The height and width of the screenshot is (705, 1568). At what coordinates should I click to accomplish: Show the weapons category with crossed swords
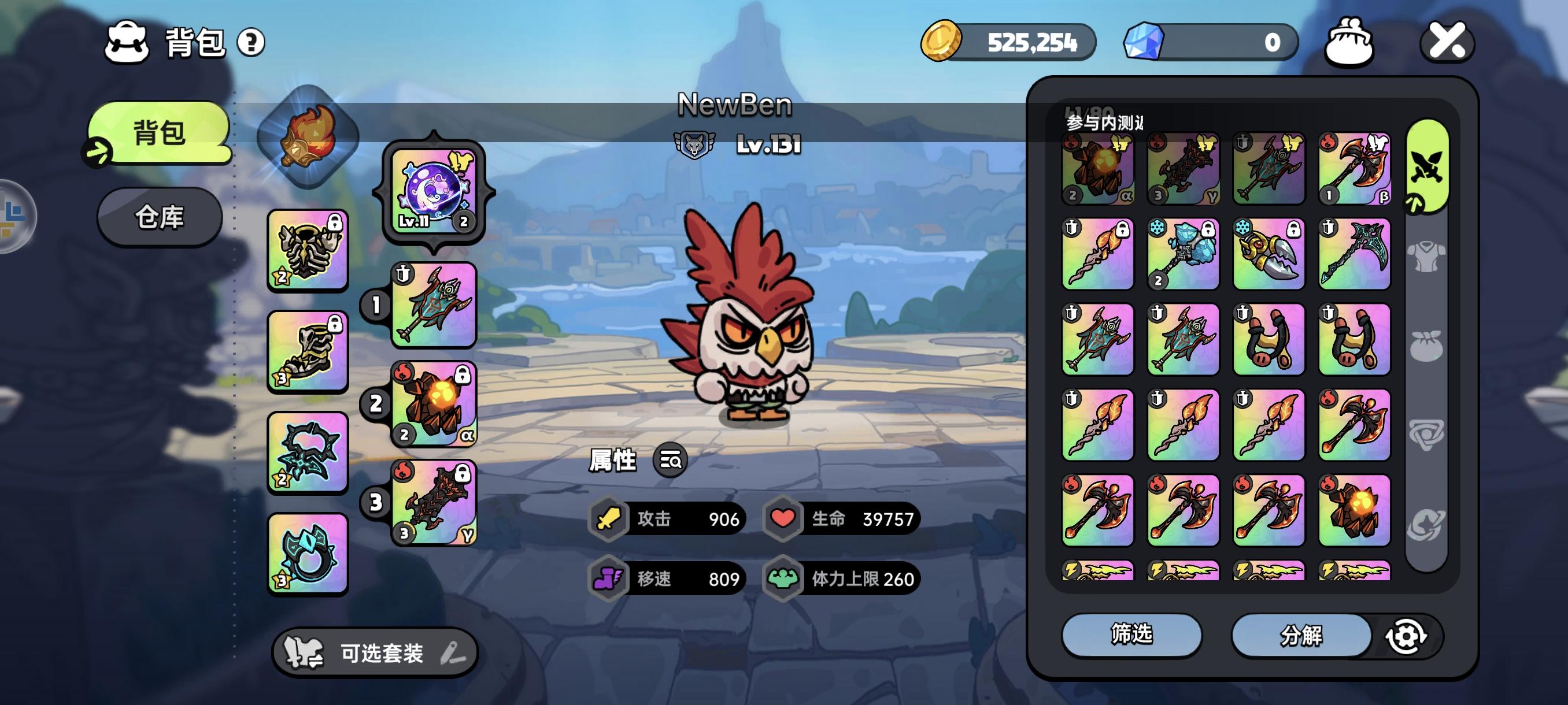click(1426, 165)
